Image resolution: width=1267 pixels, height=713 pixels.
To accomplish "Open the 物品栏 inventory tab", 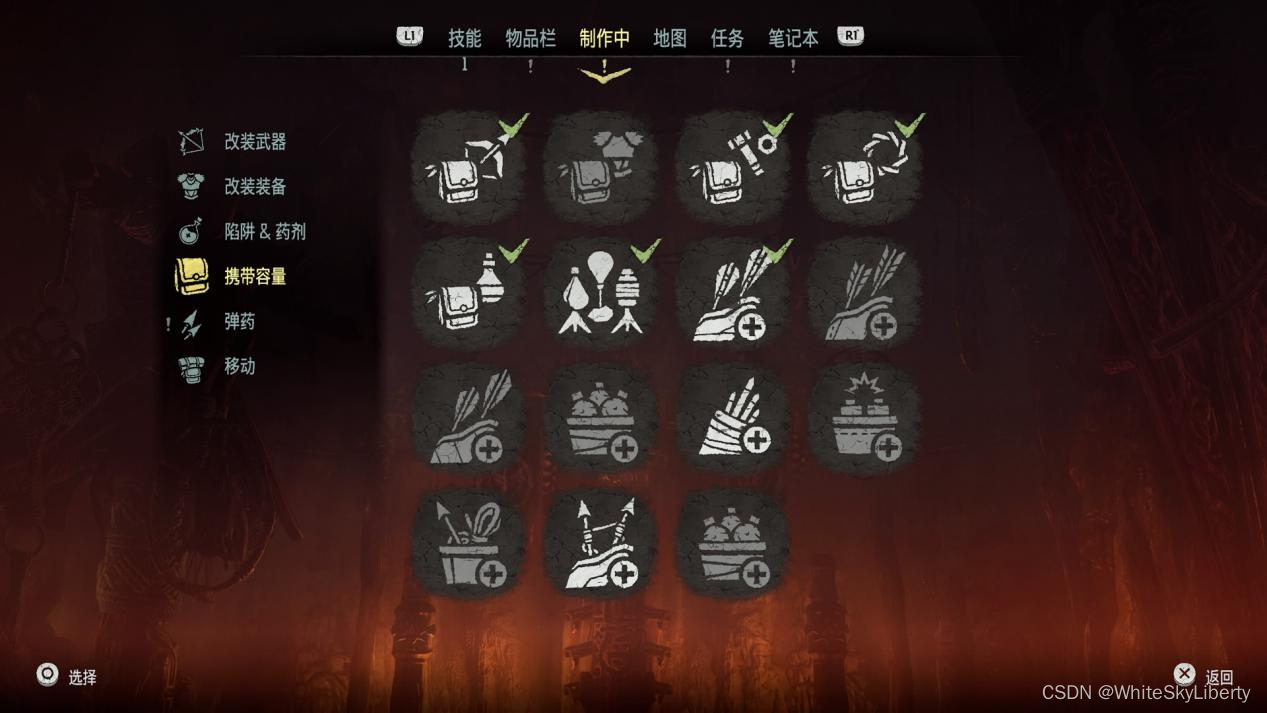I will tap(530, 38).
